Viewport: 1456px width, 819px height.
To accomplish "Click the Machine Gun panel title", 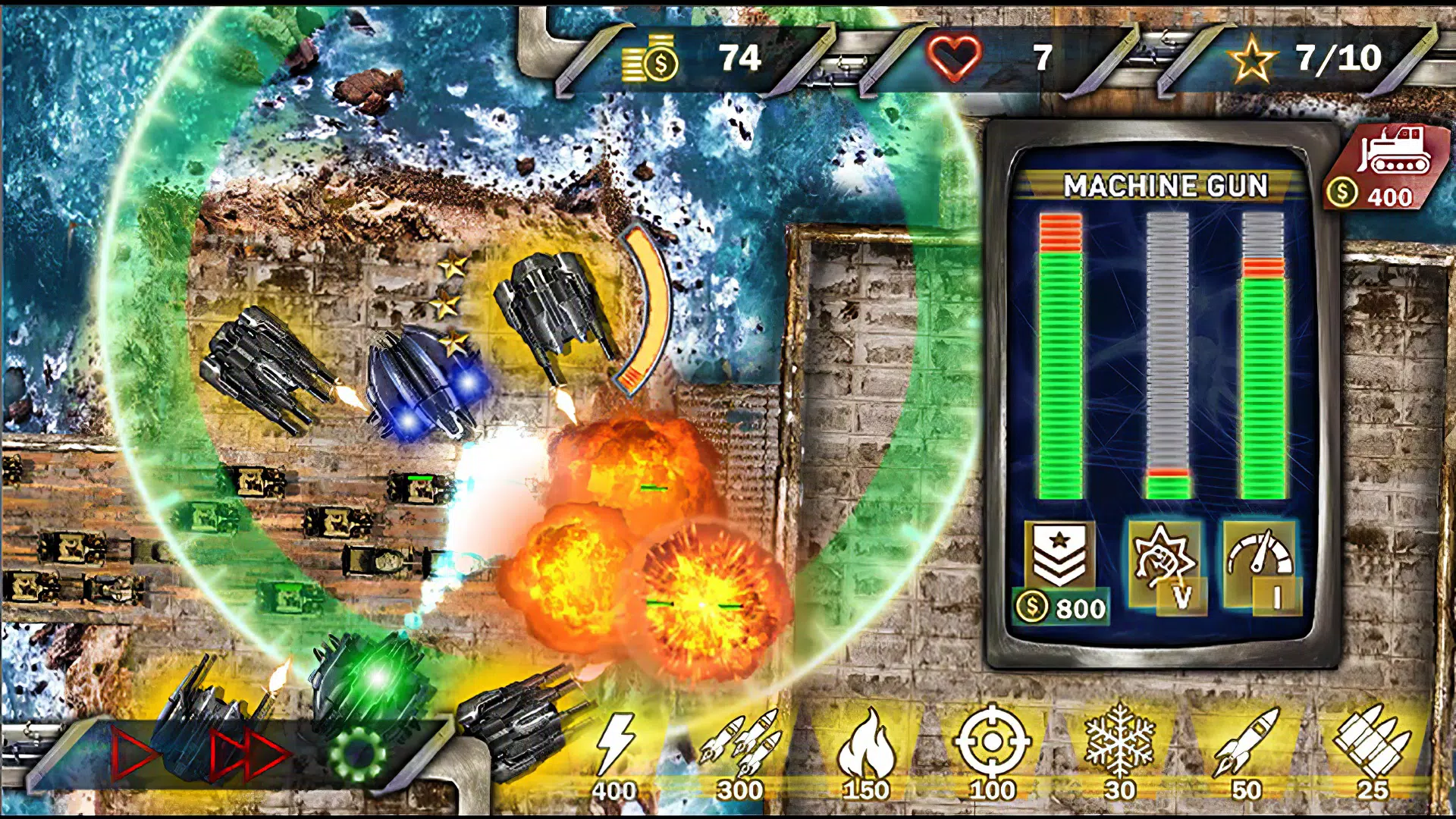I will coord(1165,184).
